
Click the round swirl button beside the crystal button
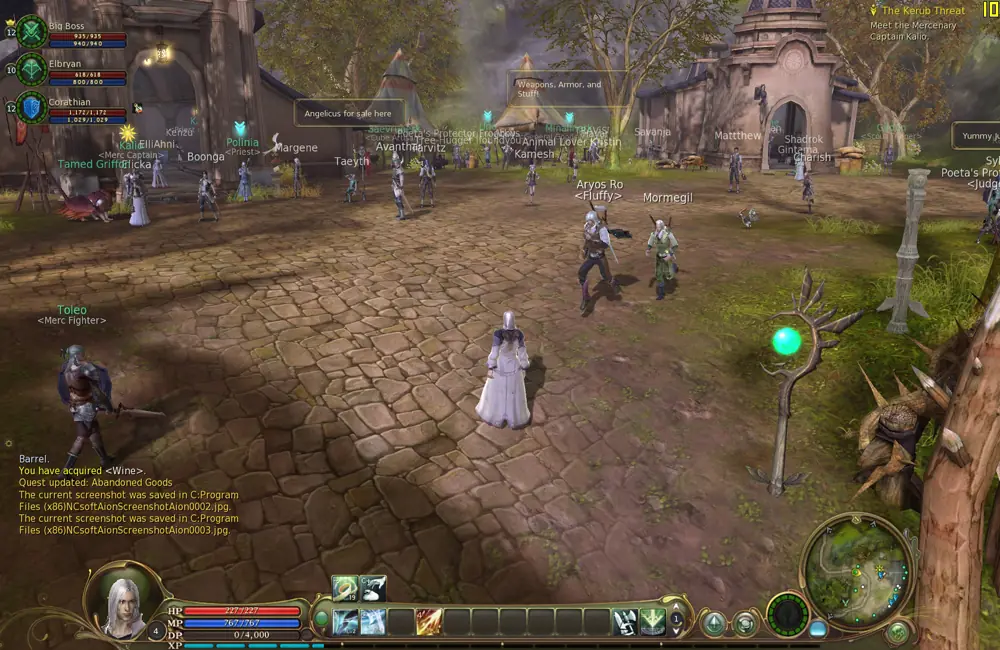[x=745, y=624]
